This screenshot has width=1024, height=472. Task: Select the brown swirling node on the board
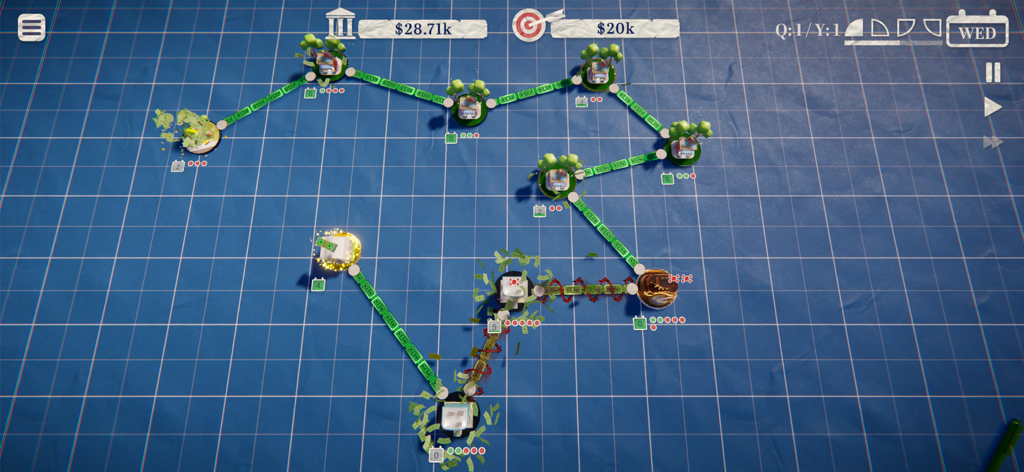(659, 289)
